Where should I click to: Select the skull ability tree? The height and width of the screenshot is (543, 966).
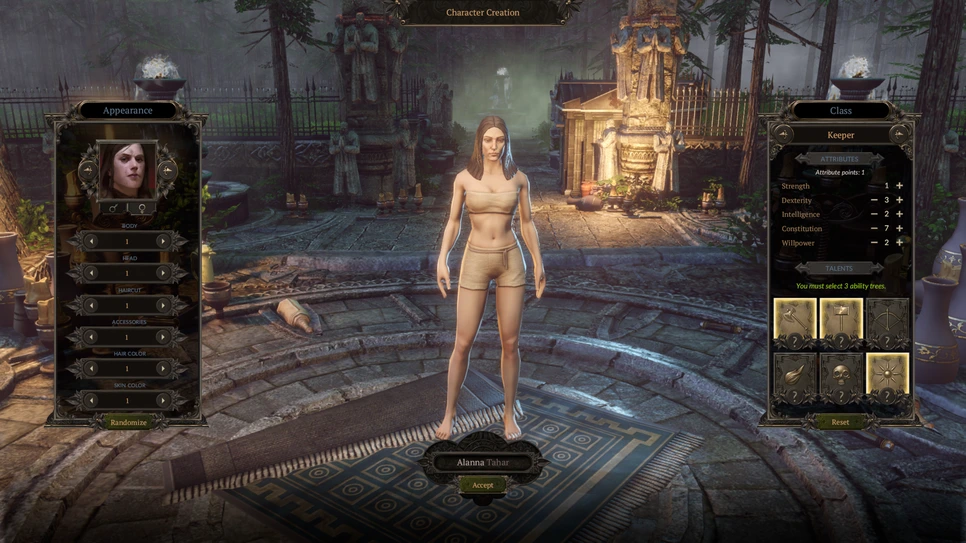click(841, 376)
